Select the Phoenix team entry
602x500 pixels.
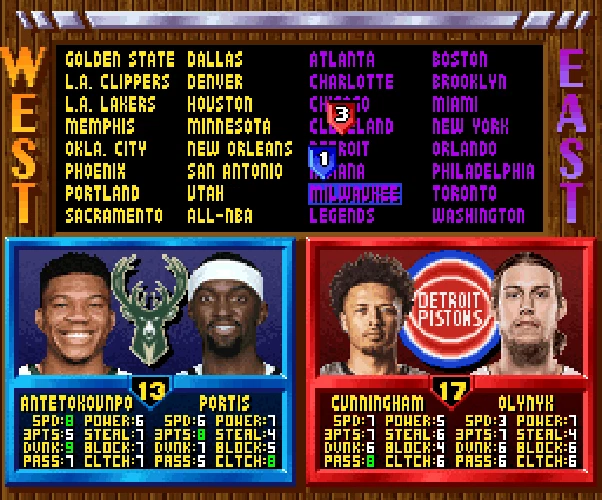96,171
